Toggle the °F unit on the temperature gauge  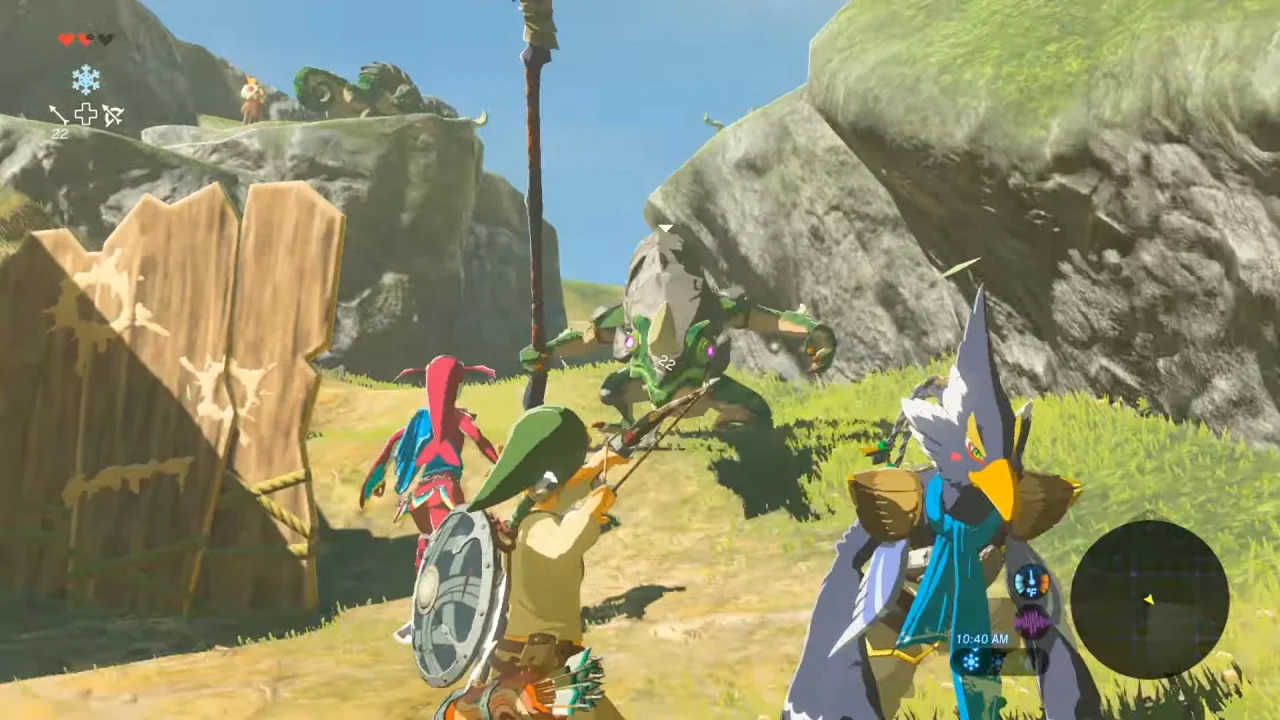coord(1032,592)
